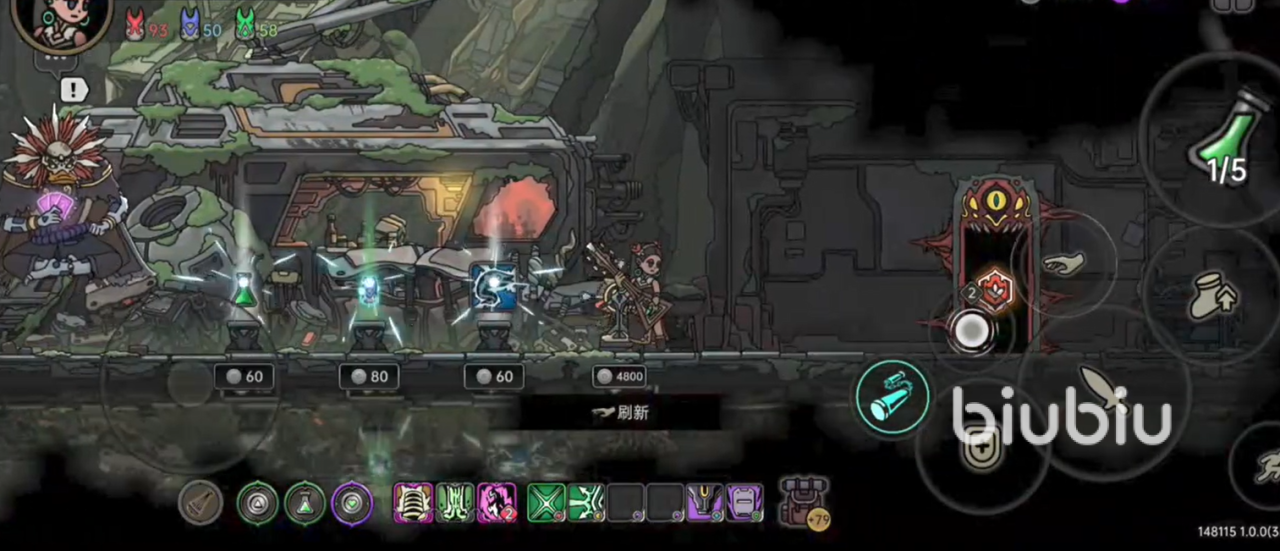
Task: Open the backpack inventory with +79 badge
Action: (804, 501)
